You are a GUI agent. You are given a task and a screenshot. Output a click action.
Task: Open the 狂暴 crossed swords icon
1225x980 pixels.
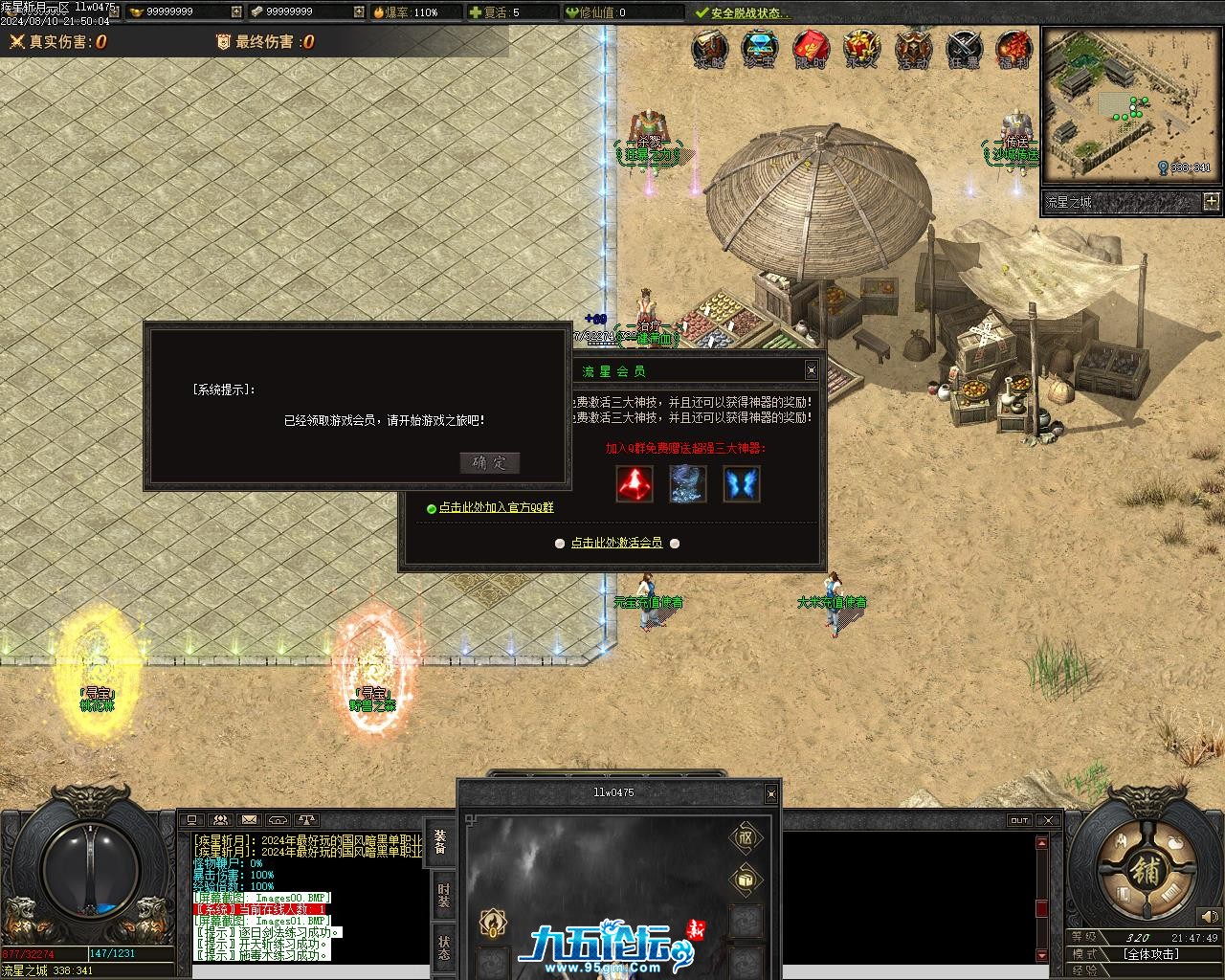tap(964, 50)
